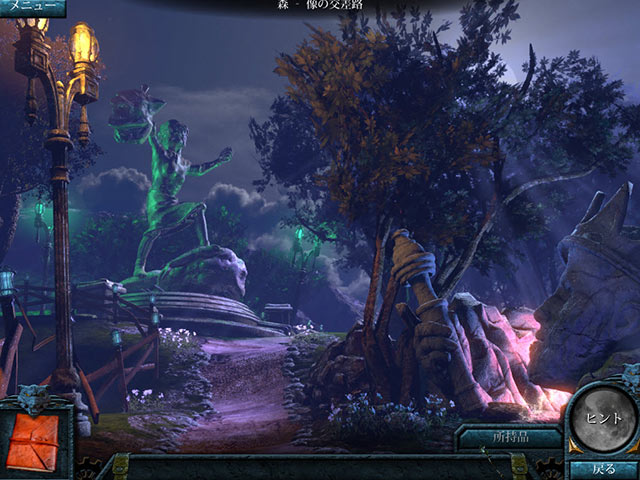Go back with the 戻る button
Screen dimensions: 640x480
[603, 468]
